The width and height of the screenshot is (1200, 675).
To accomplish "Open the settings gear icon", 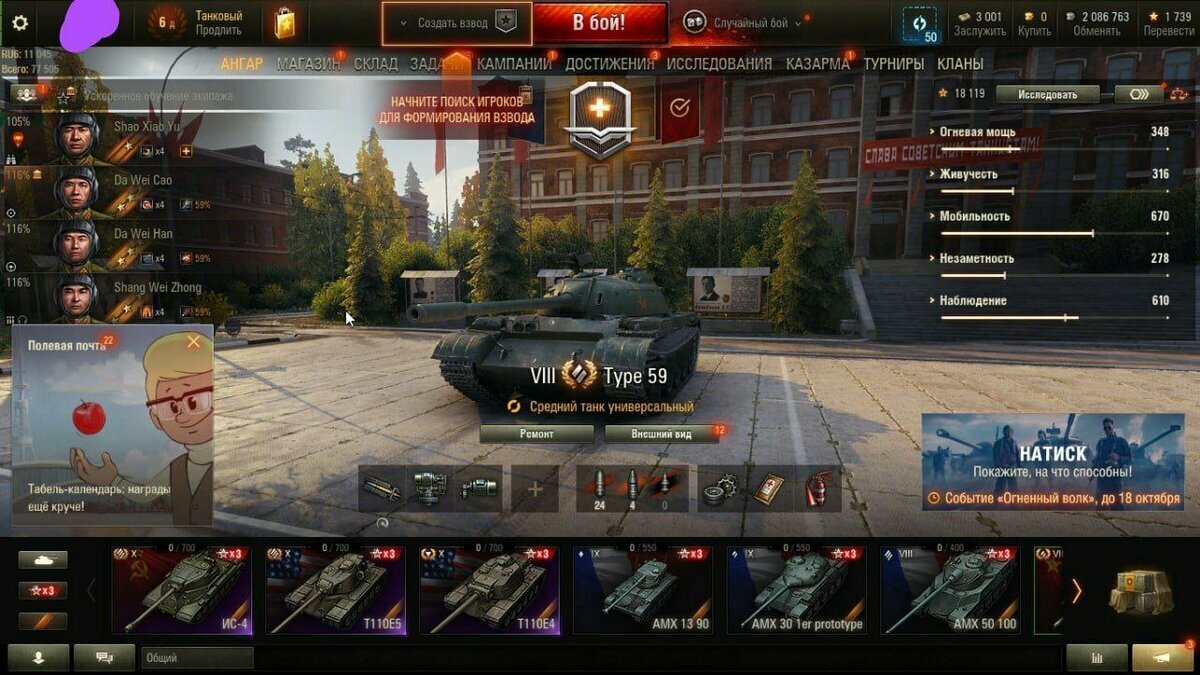I will (20, 23).
